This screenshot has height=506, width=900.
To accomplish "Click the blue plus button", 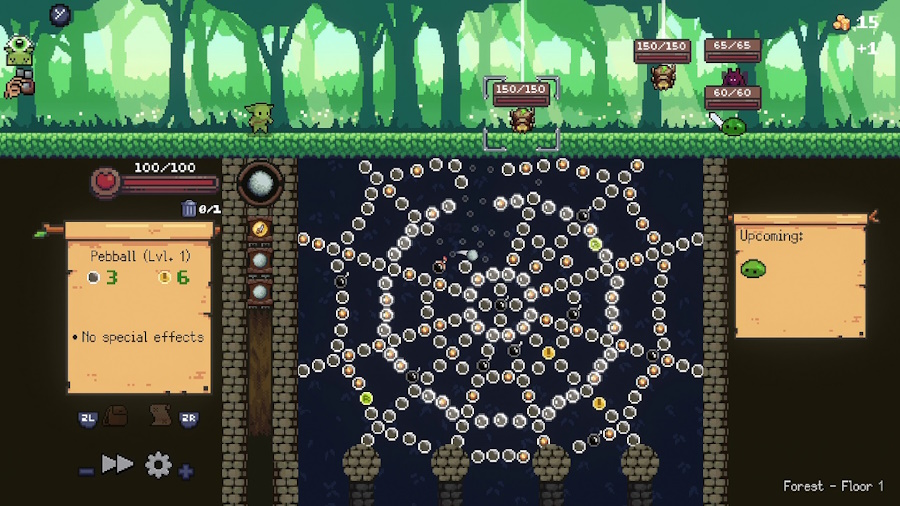I will click(x=186, y=470).
